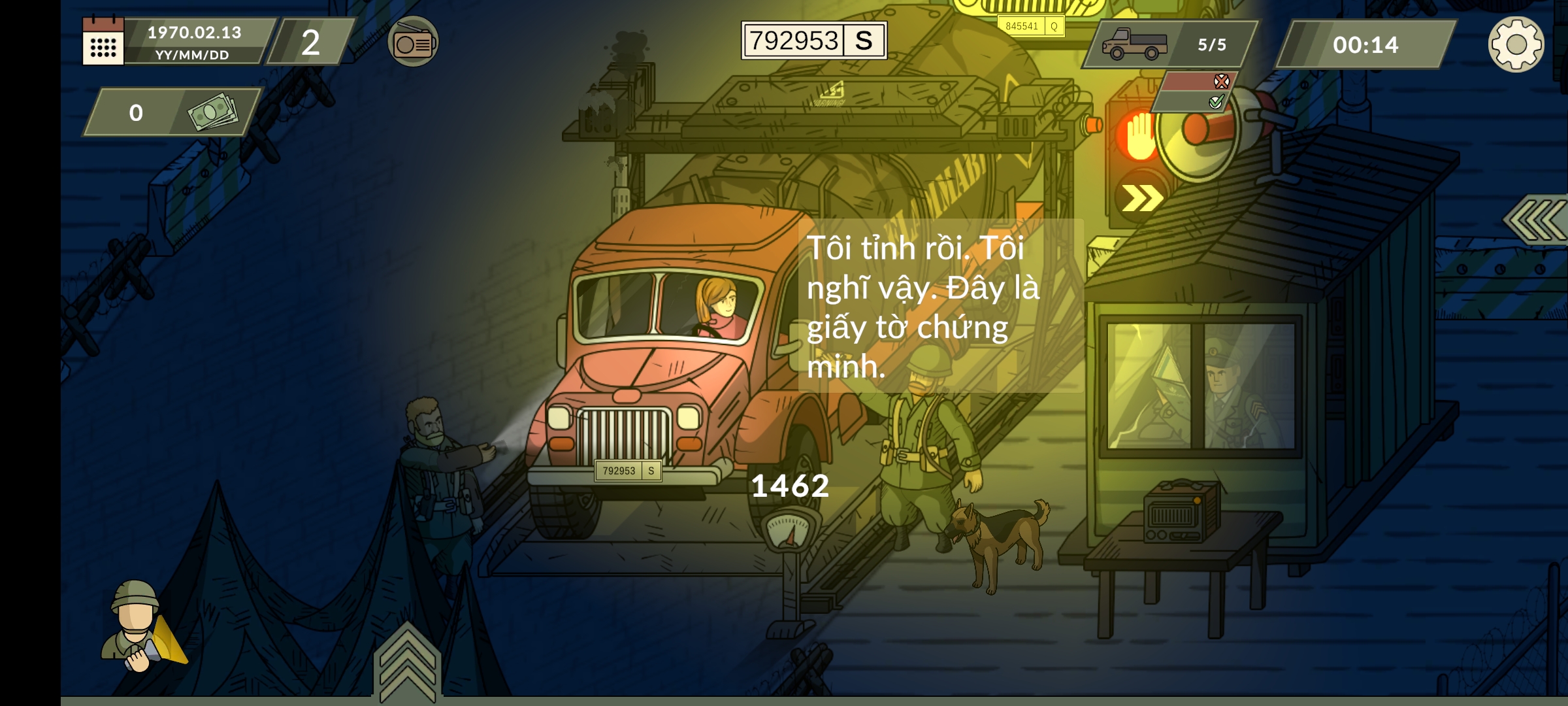Reject the vehicle with the red X
Viewport: 1568px width, 706px height.
(1220, 82)
